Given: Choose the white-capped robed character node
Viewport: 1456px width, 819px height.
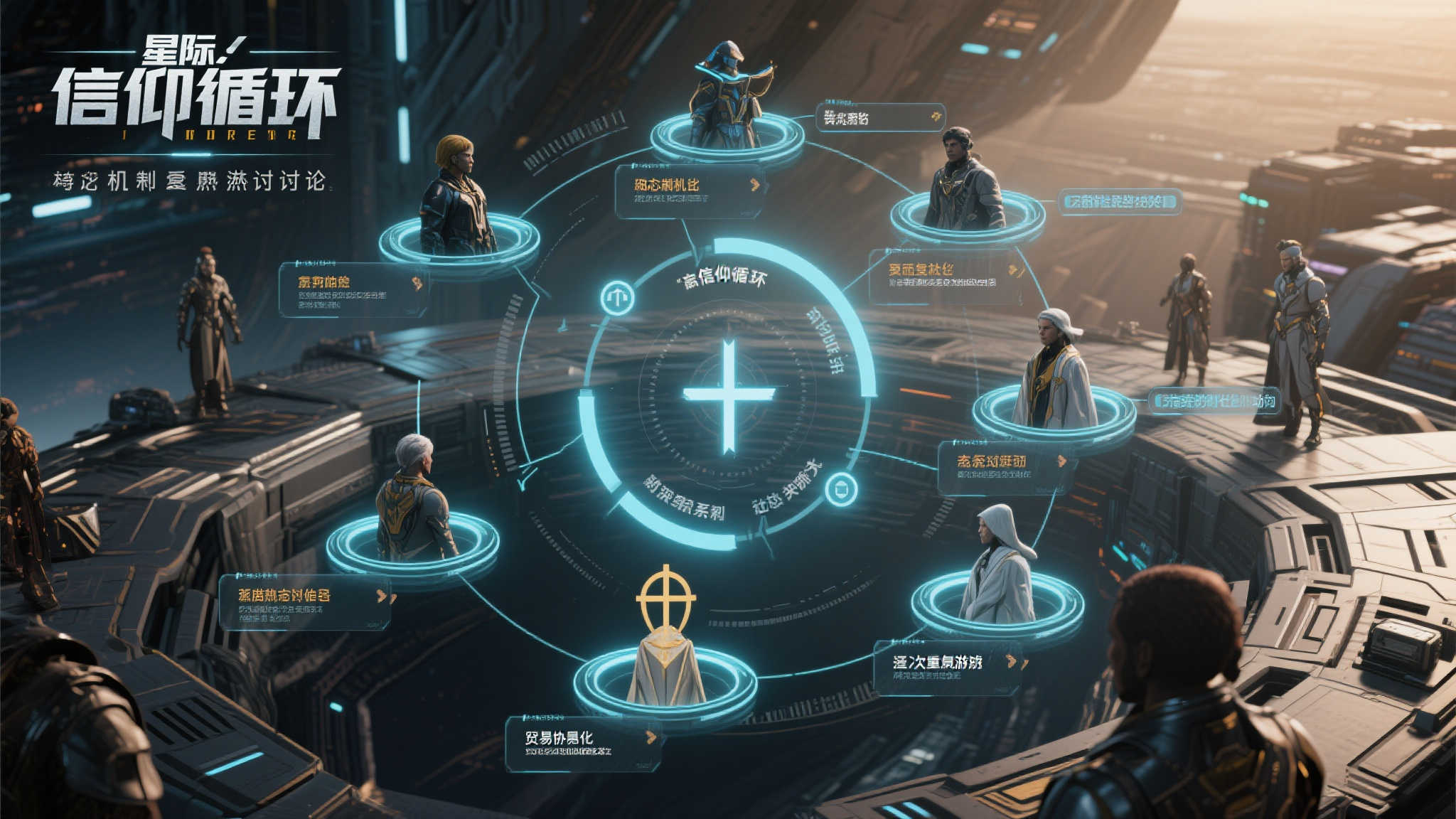Looking at the screenshot, I should 1054,373.
